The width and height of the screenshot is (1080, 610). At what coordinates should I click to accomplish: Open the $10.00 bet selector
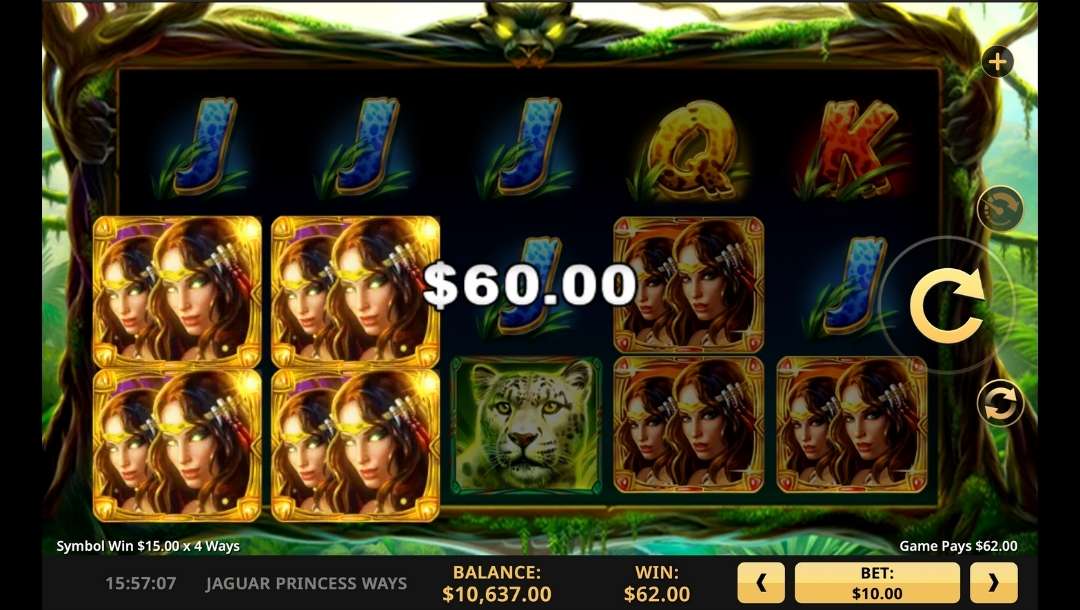(x=877, y=583)
